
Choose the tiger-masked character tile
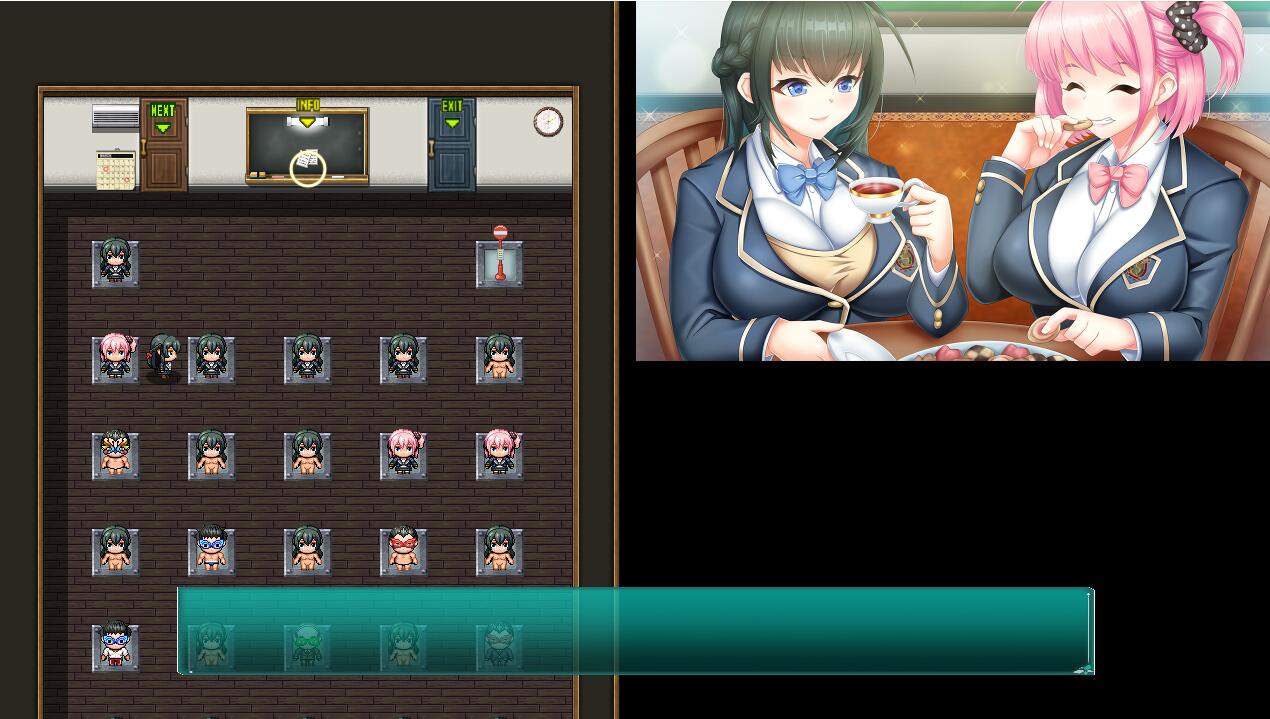pos(115,455)
